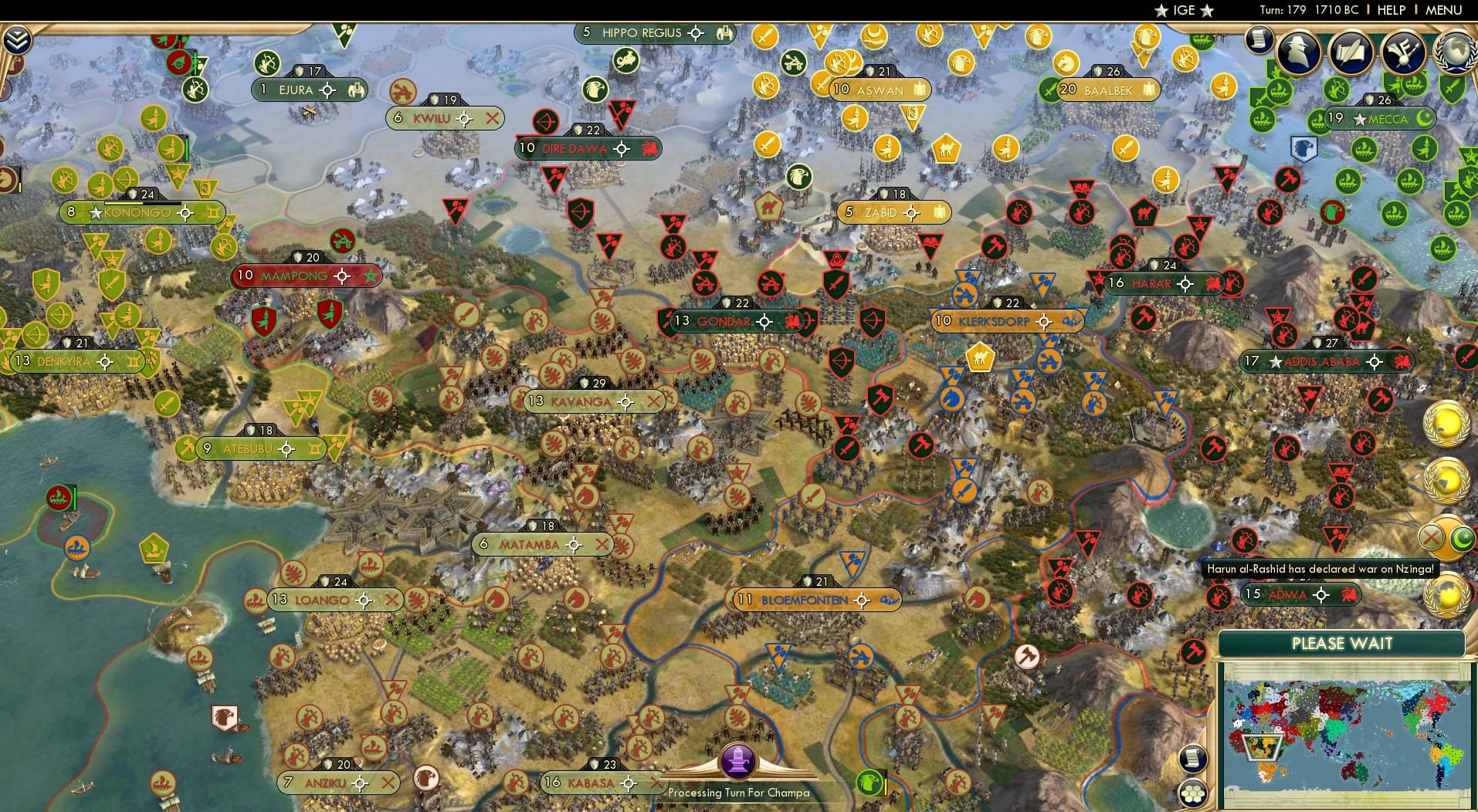
Task: Select the yellow camel caravan icon near Klerksdorp
Action: [x=980, y=357]
